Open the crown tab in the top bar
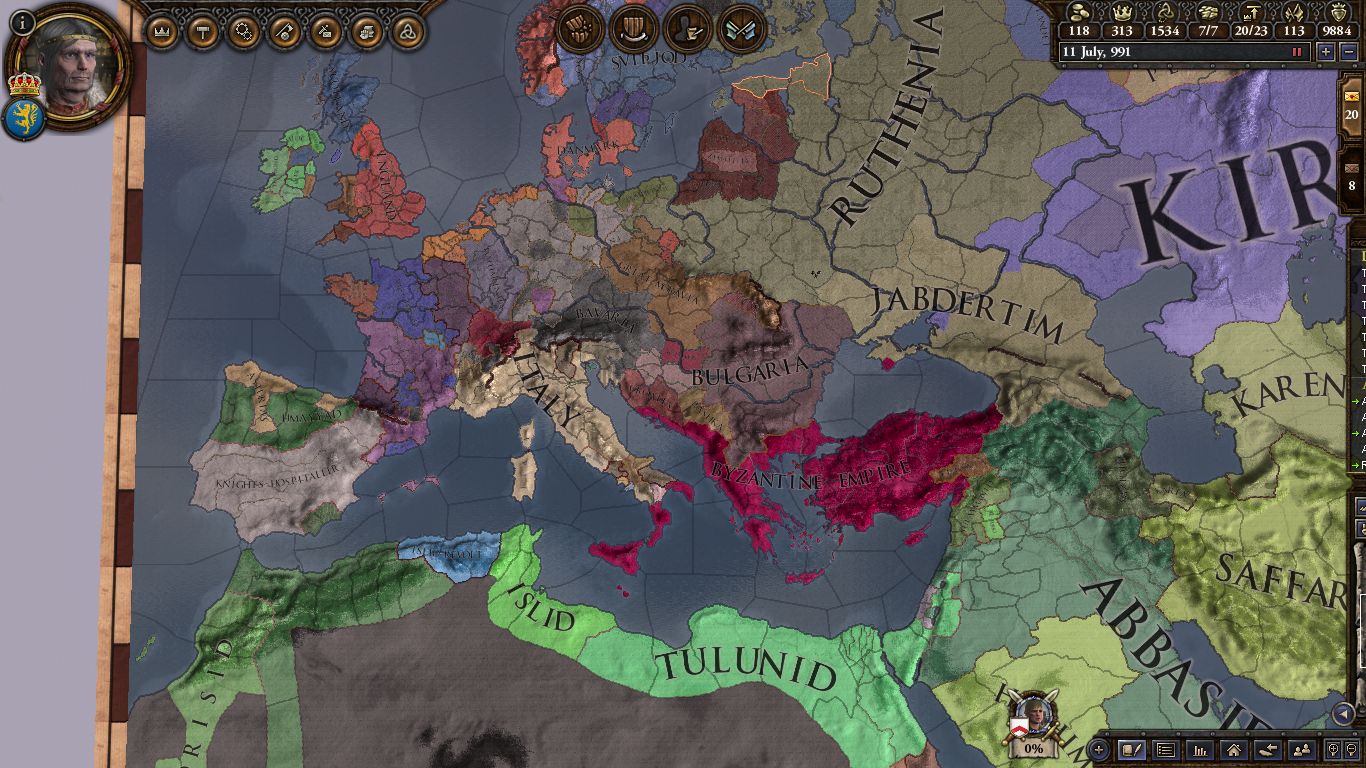 click(161, 32)
